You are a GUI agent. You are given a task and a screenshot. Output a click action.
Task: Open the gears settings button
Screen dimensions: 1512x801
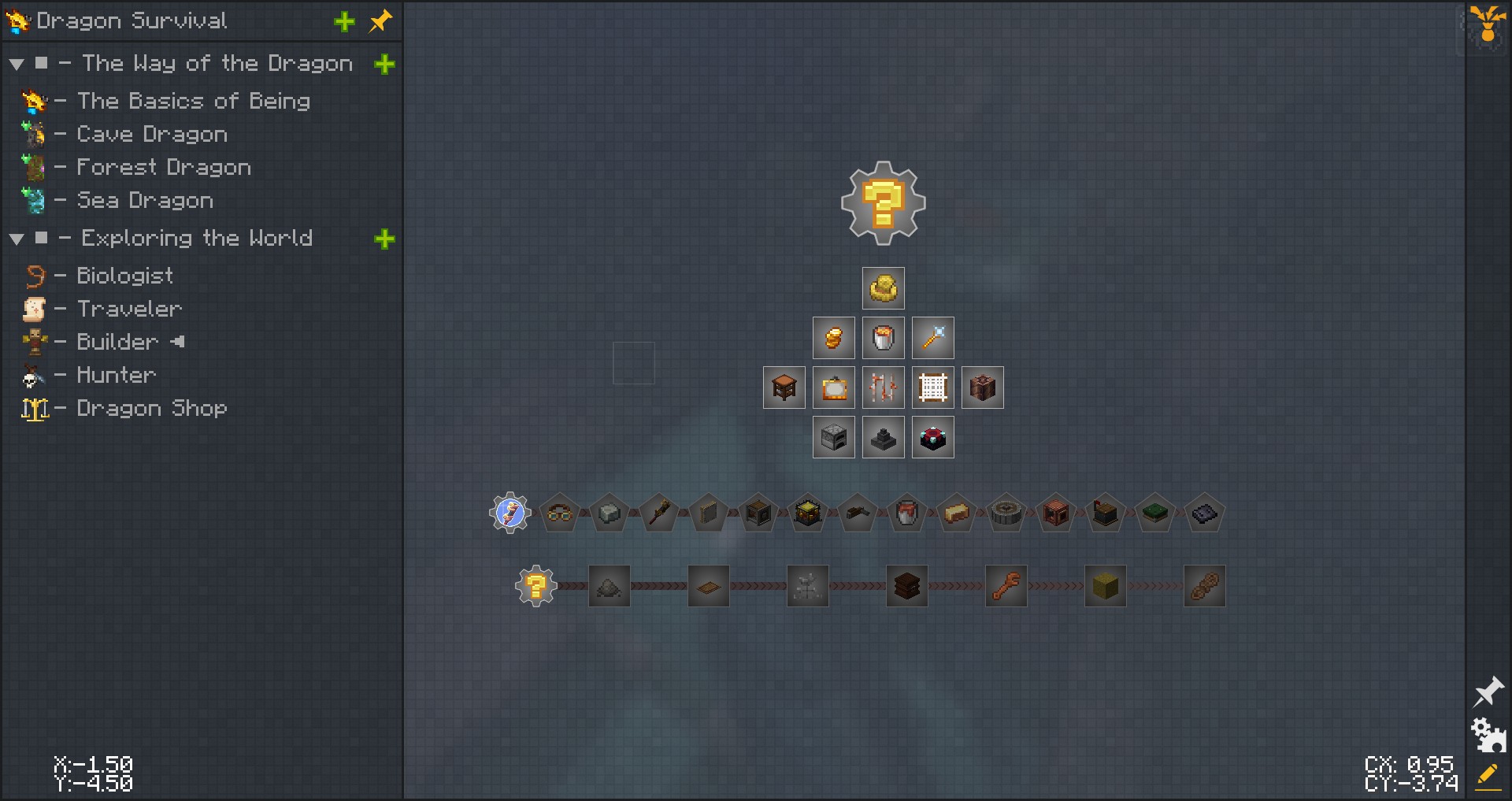tap(1488, 735)
